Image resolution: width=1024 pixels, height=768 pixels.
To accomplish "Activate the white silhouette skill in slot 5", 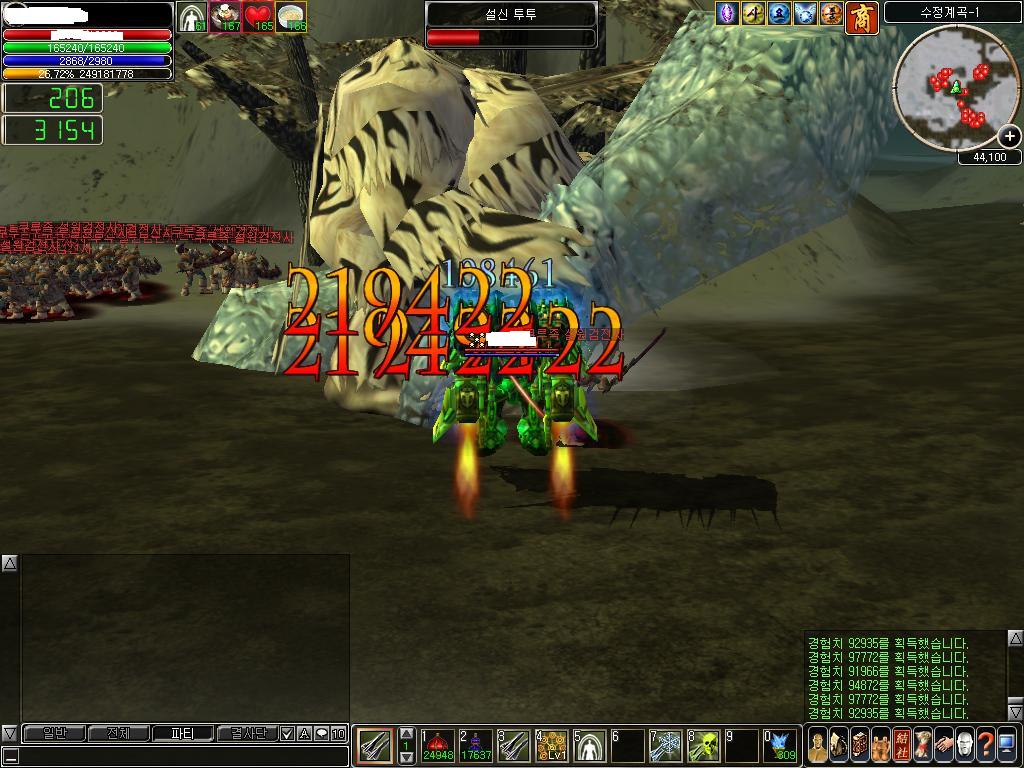I will [590, 745].
